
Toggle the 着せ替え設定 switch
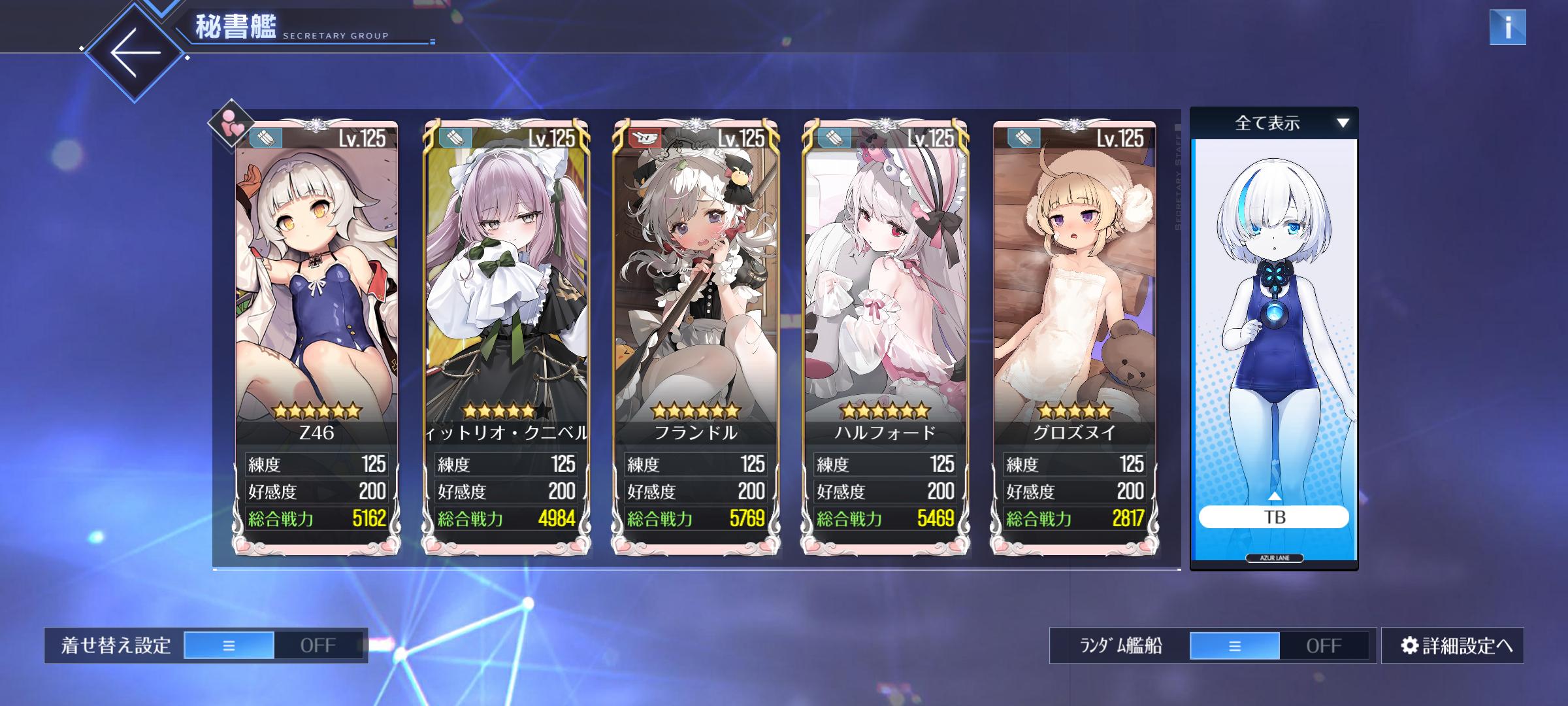[273, 645]
